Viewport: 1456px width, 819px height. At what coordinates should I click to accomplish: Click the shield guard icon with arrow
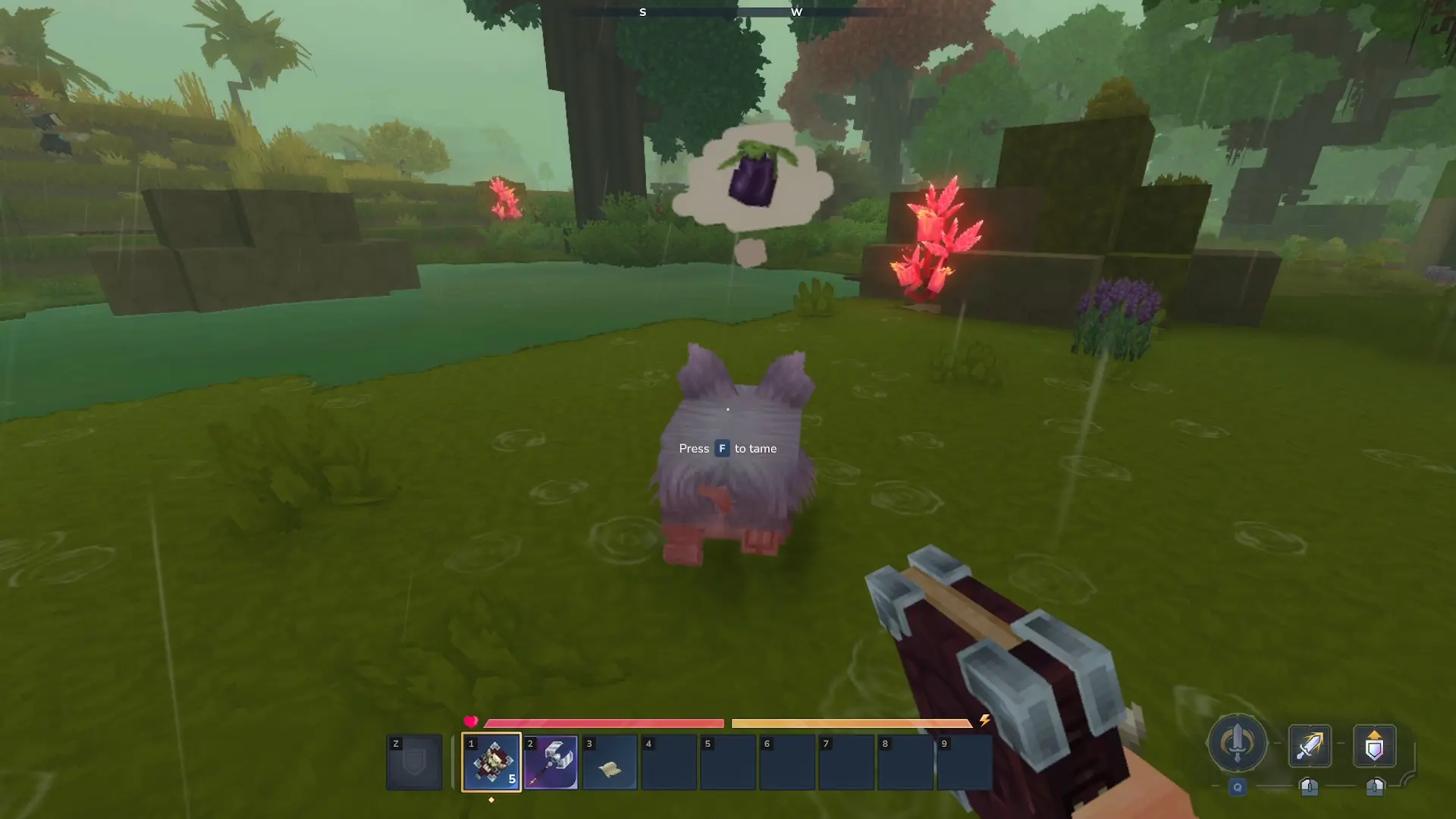(1374, 746)
